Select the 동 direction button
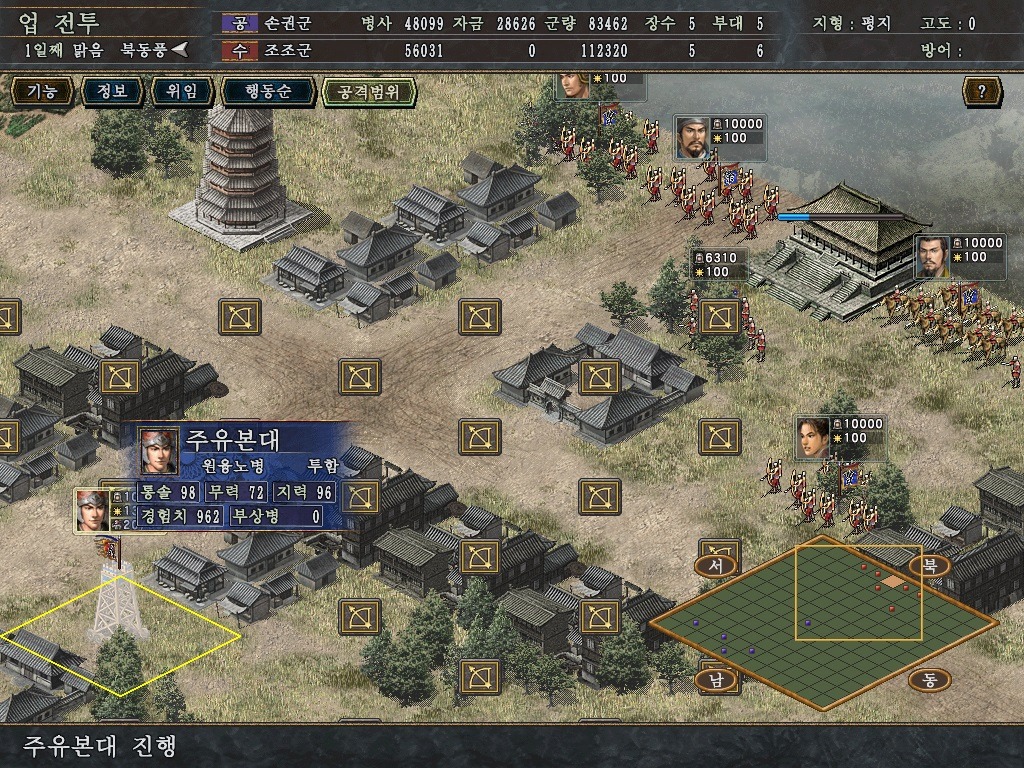This screenshot has height=768, width=1024. coord(930,681)
